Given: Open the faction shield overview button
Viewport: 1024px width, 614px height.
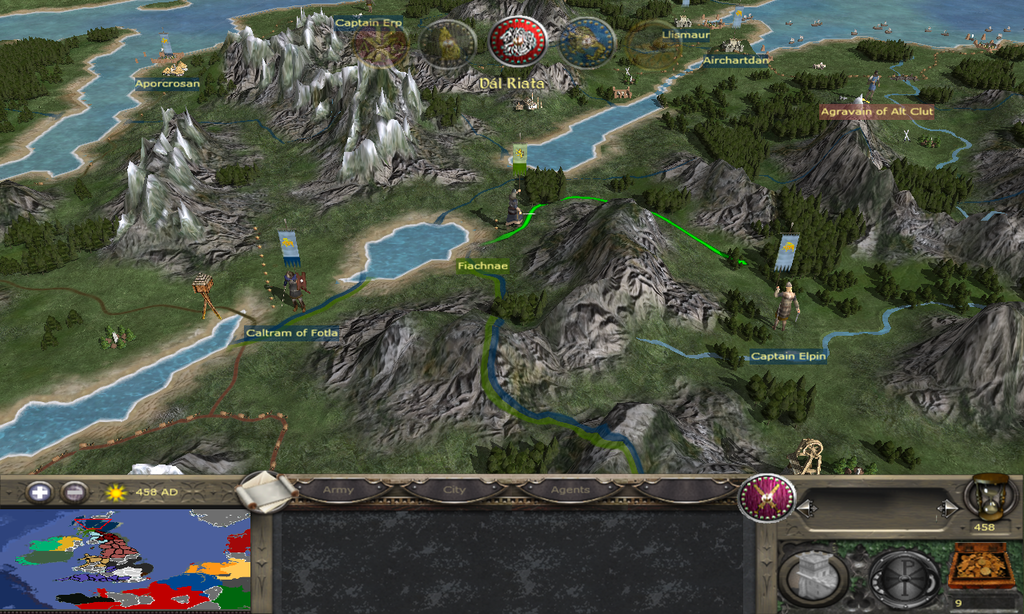Looking at the screenshot, I should pyautogui.click(x=766, y=497).
